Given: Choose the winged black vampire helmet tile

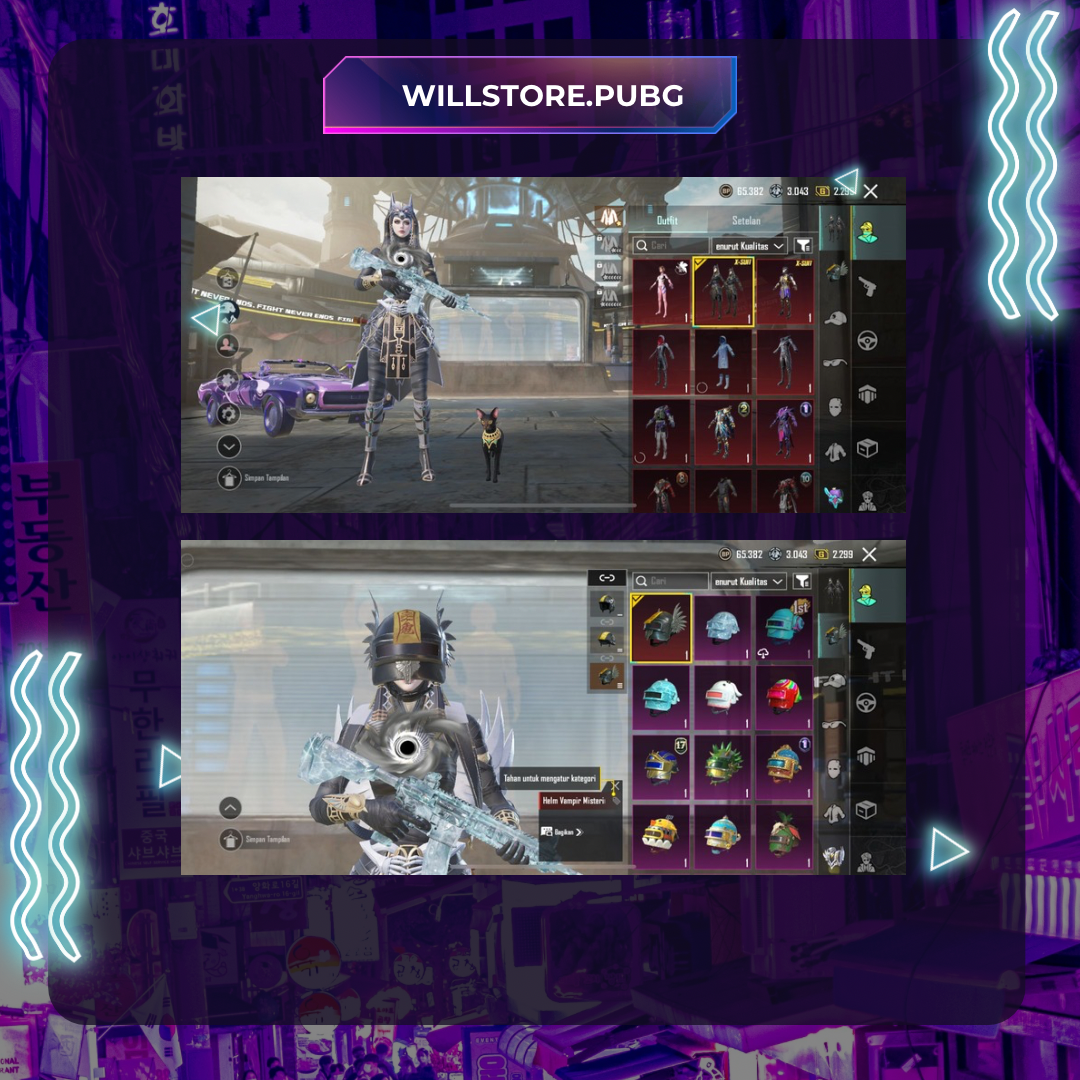Looking at the screenshot, I should [661, 627].
